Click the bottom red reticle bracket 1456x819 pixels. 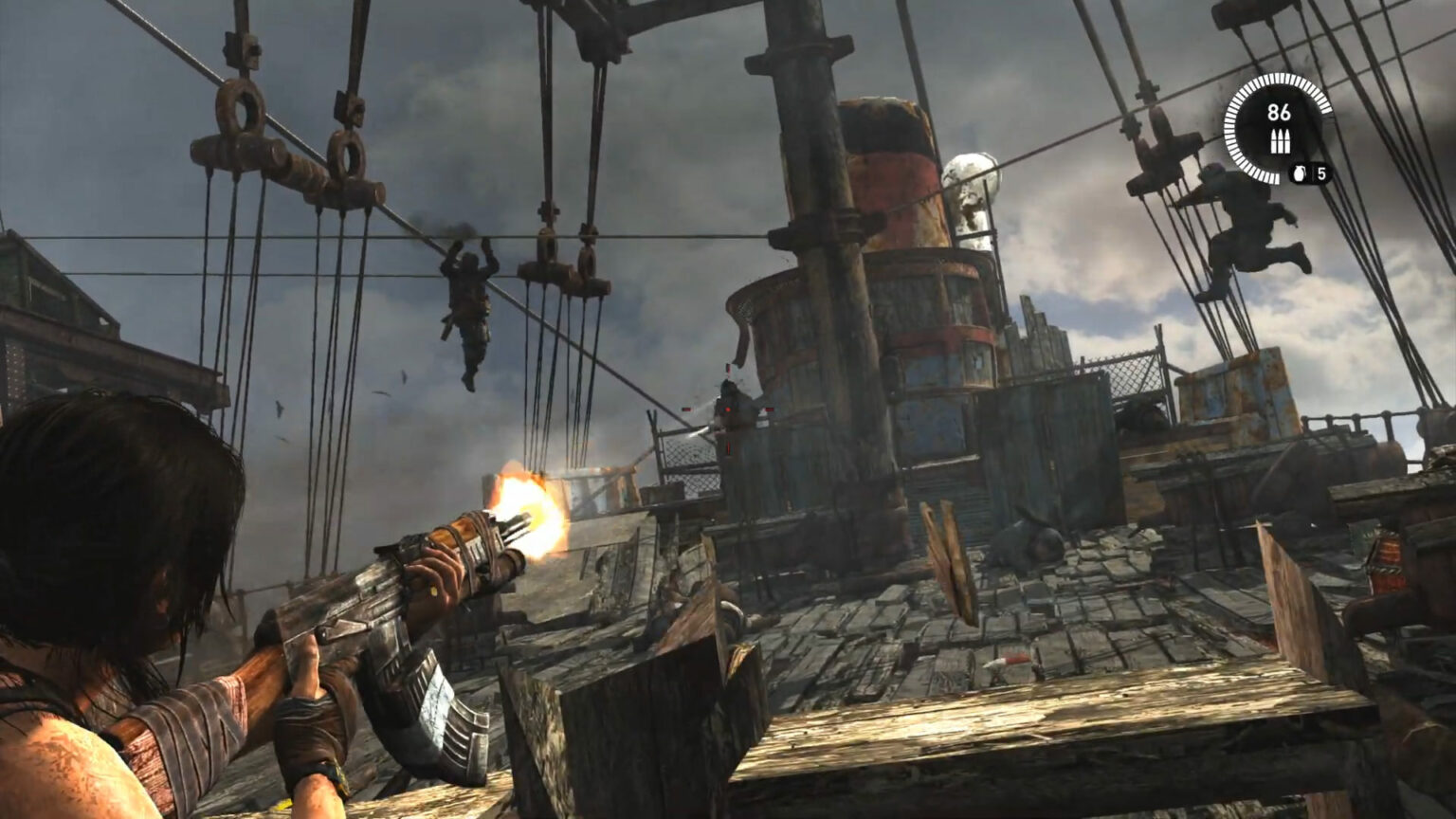click(728, 447)
